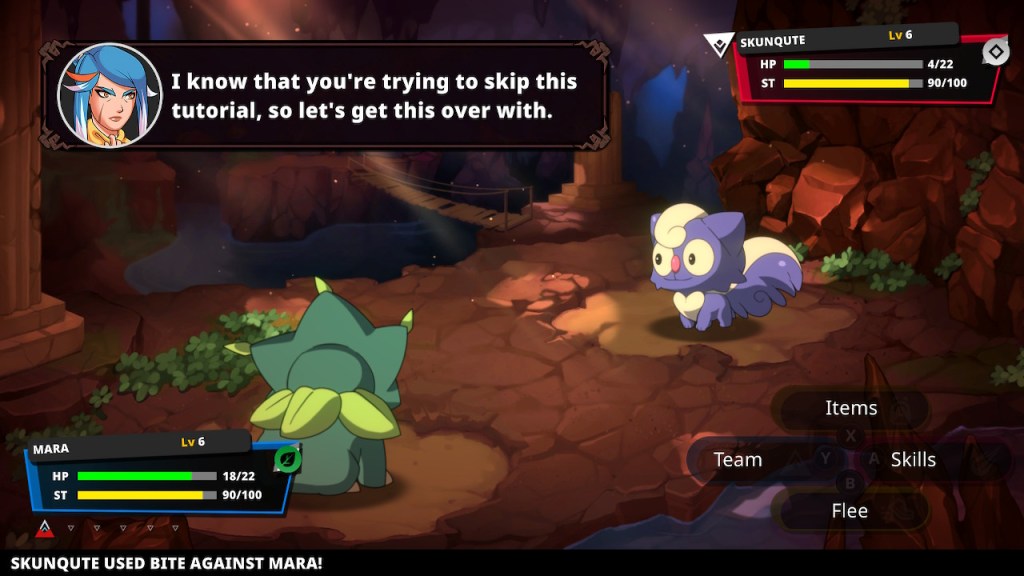Open the Items menu
Viewport: 1024px width, 576px height.
[851, 408]
